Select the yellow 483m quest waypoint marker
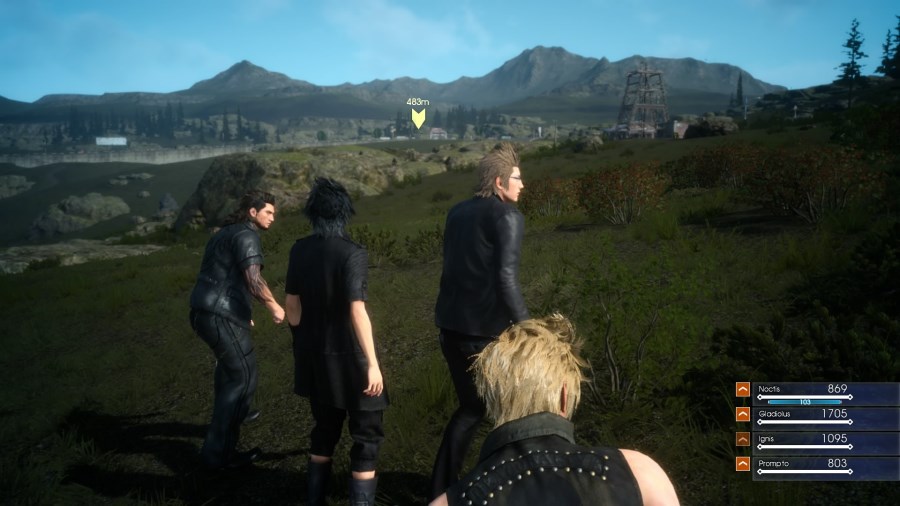The width and height of the screenshot is (900, 506). (x=418, y=117)
